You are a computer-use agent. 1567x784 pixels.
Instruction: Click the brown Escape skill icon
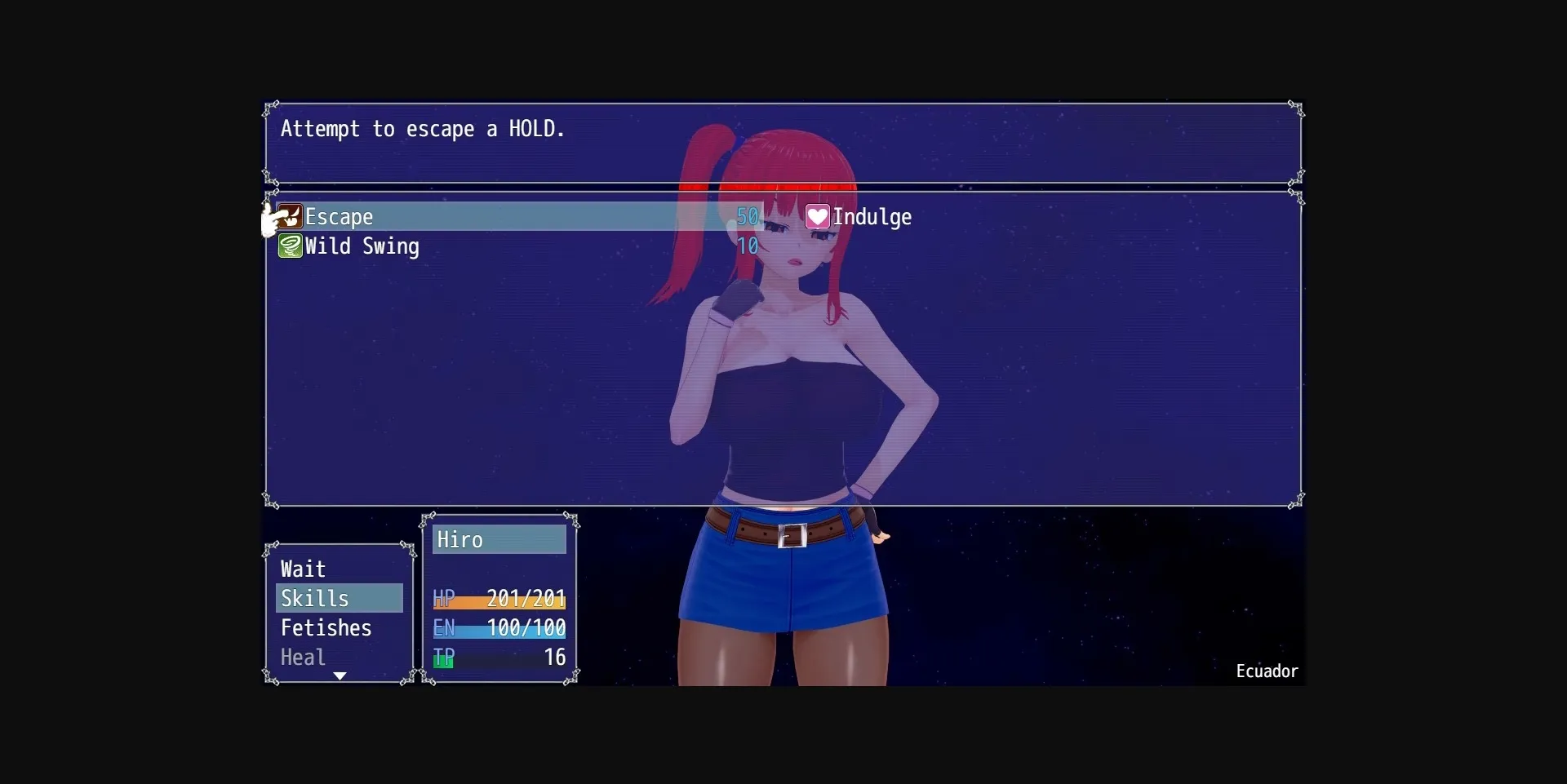pyautogui.click(x=290, y=217)
